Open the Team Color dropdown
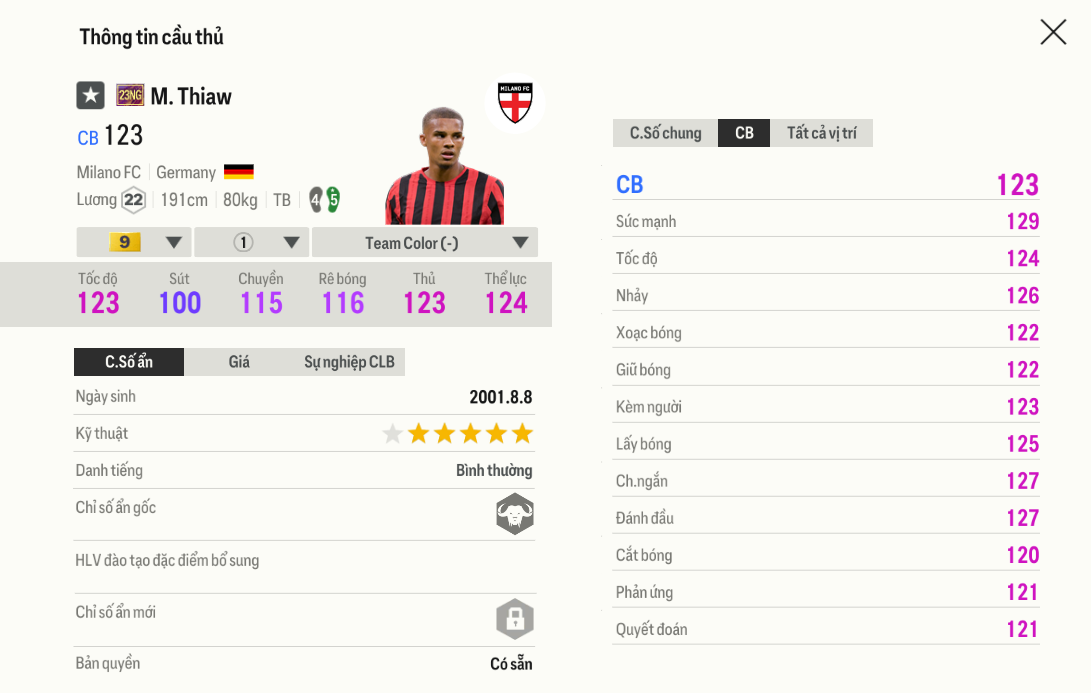1091x693 pixels. pos(425,242)
